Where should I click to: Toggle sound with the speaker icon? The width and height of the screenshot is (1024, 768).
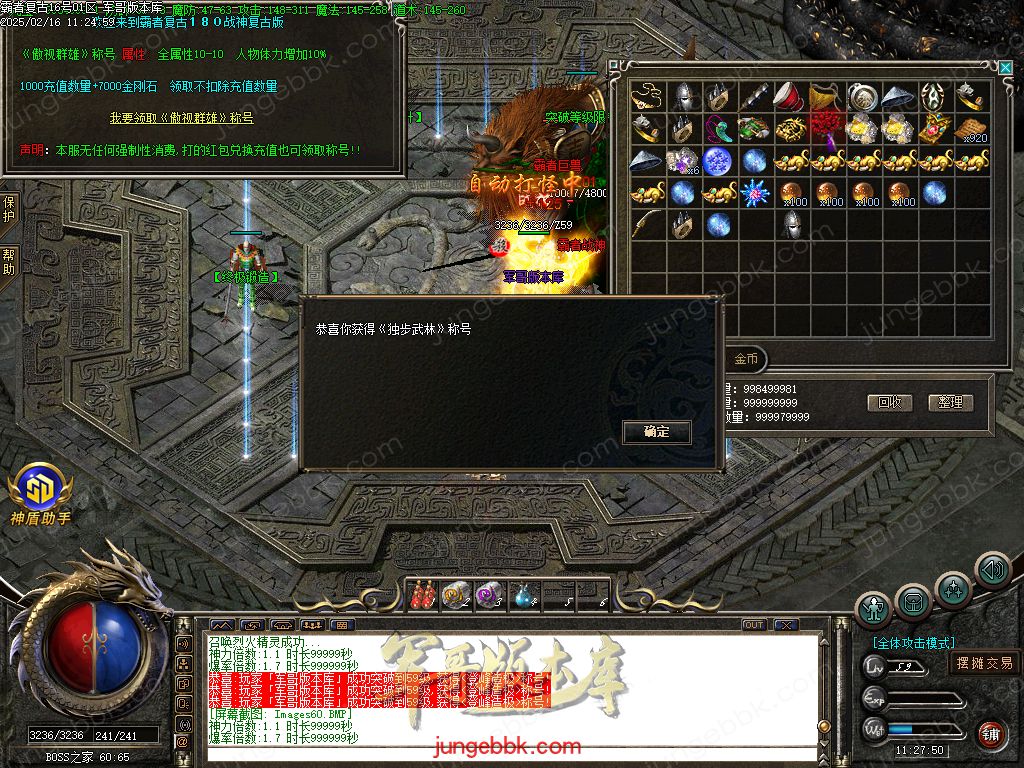pos(992,569)
